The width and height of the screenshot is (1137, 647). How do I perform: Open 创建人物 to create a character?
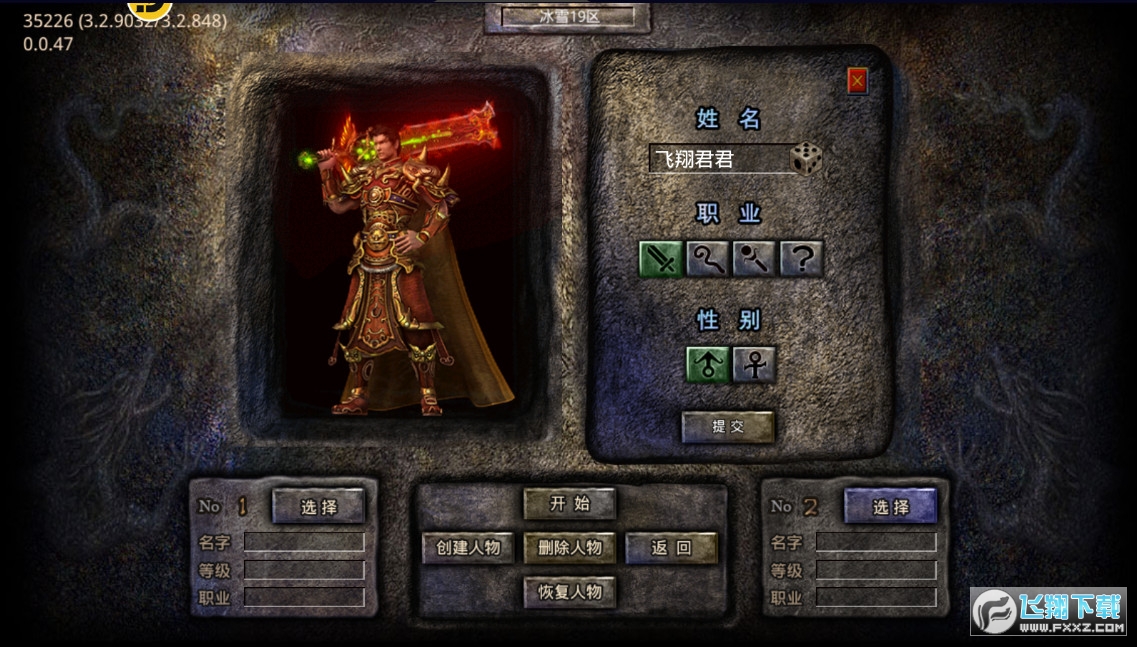pyautogui.click(x=468, y=548)
